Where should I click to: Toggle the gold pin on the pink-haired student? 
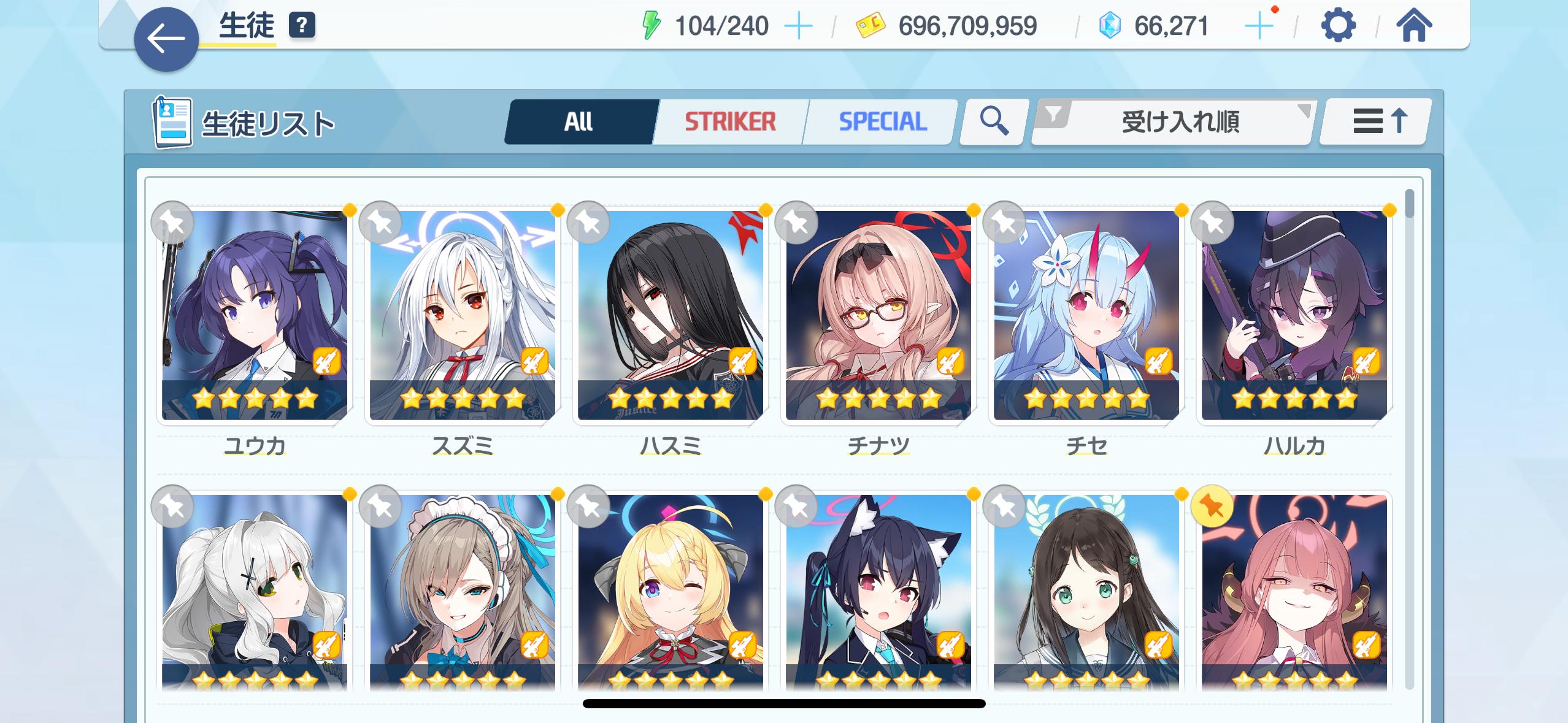coord(1212,507)
